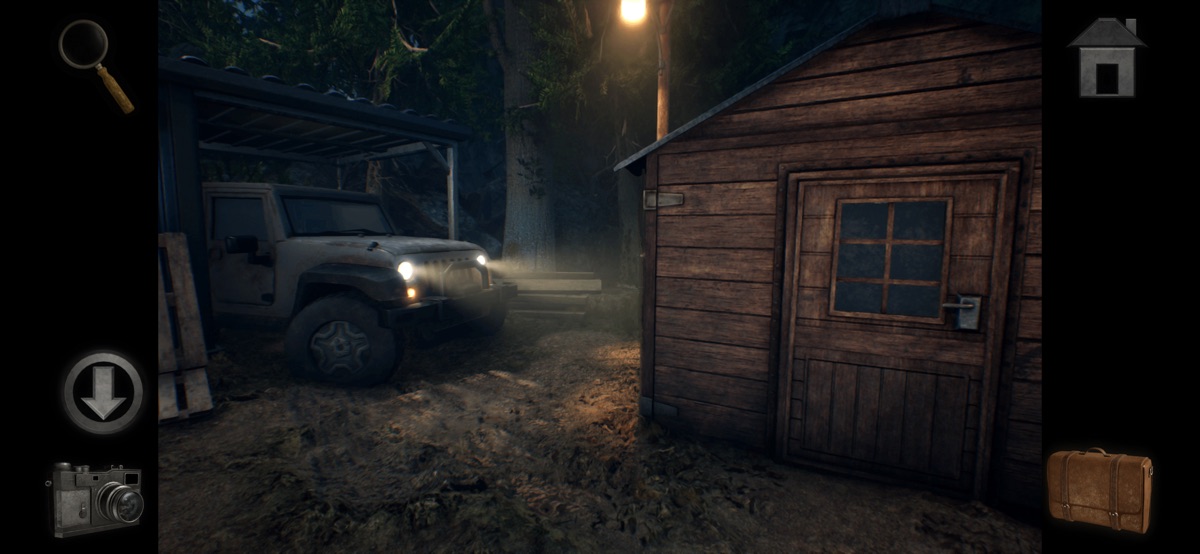Open the leather suitcase inventory
This screenshot has height=554, width=1200.
tap(1099, 489)
